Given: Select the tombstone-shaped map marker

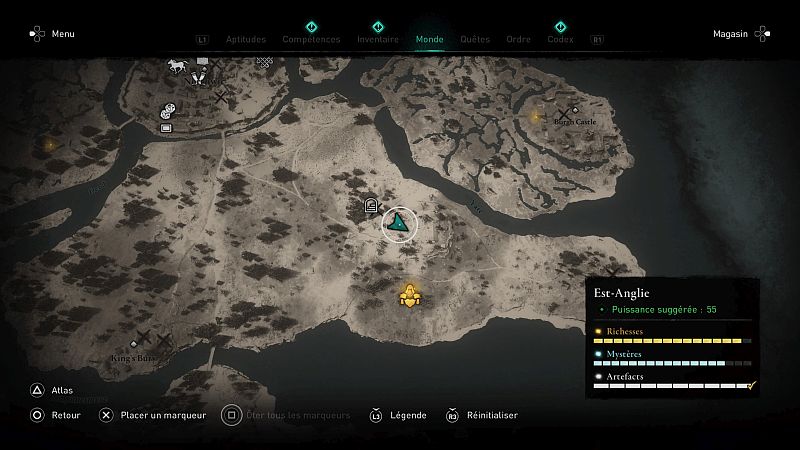Looking at the screenshot, I should (371, 207).
